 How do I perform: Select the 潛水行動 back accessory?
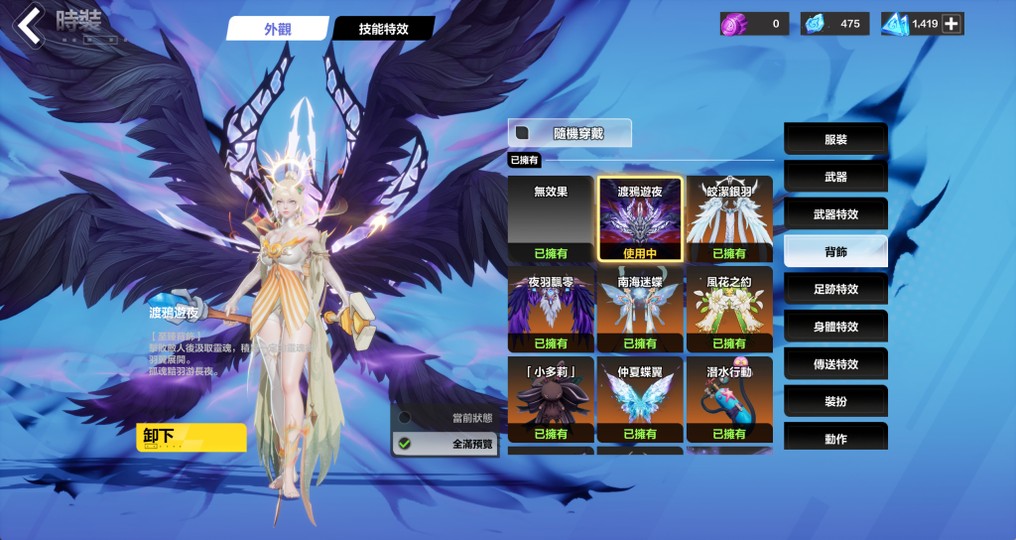(x=729, y=398)
